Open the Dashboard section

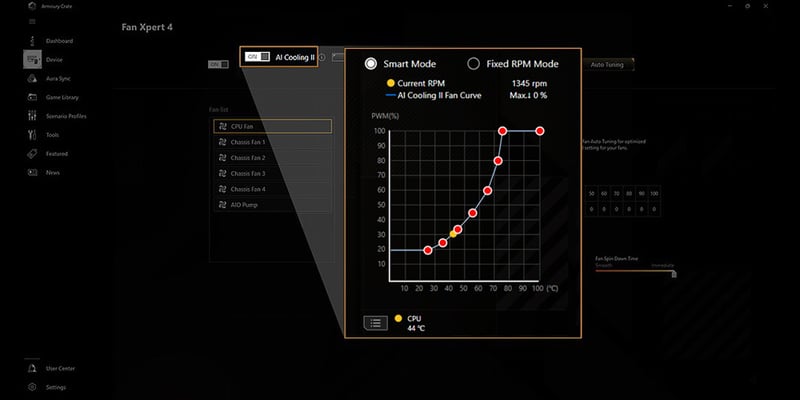pyautogui.click(x=58, y=41)
